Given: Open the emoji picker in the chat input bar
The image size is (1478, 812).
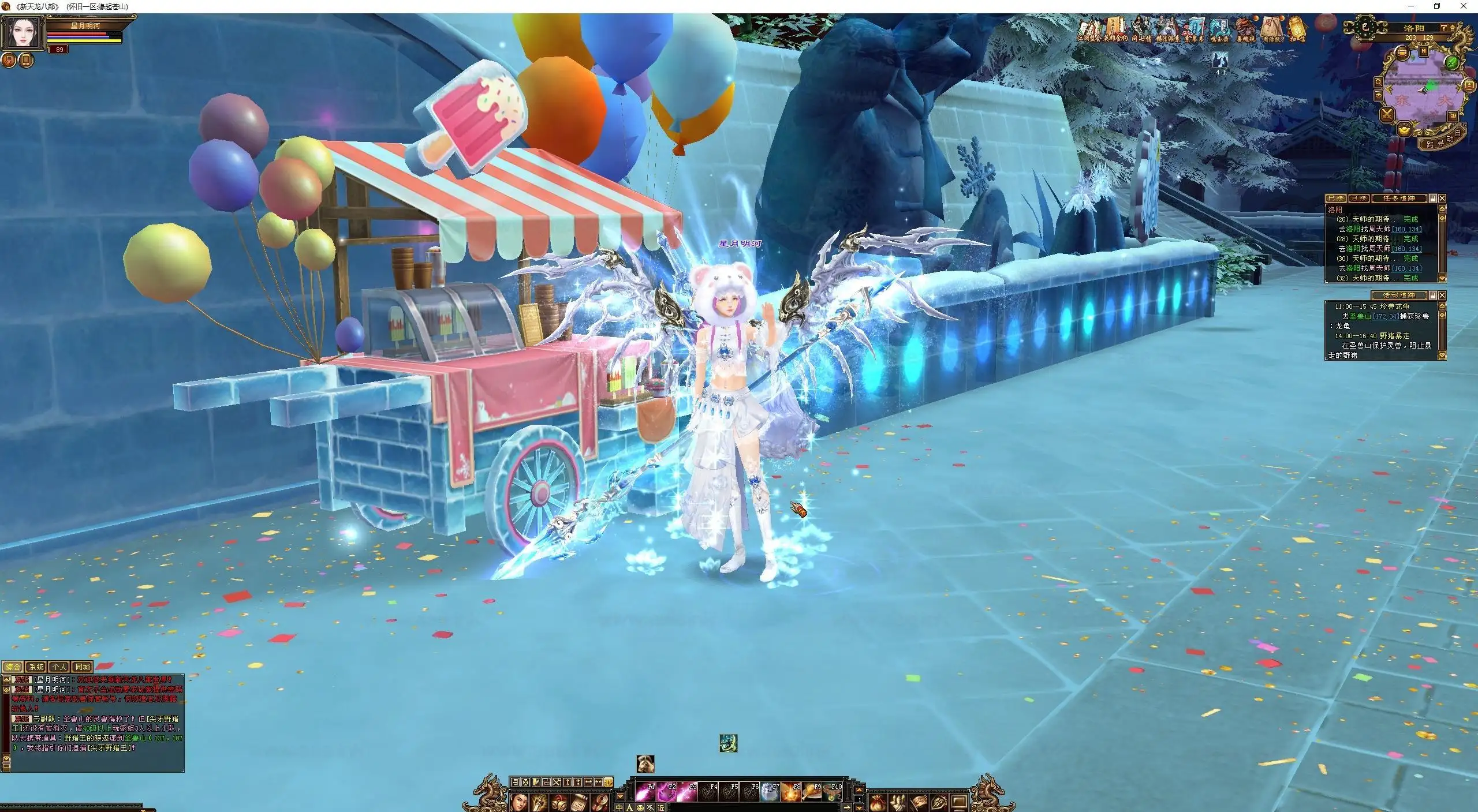Looking at the screenshot, I should (640, 807).
